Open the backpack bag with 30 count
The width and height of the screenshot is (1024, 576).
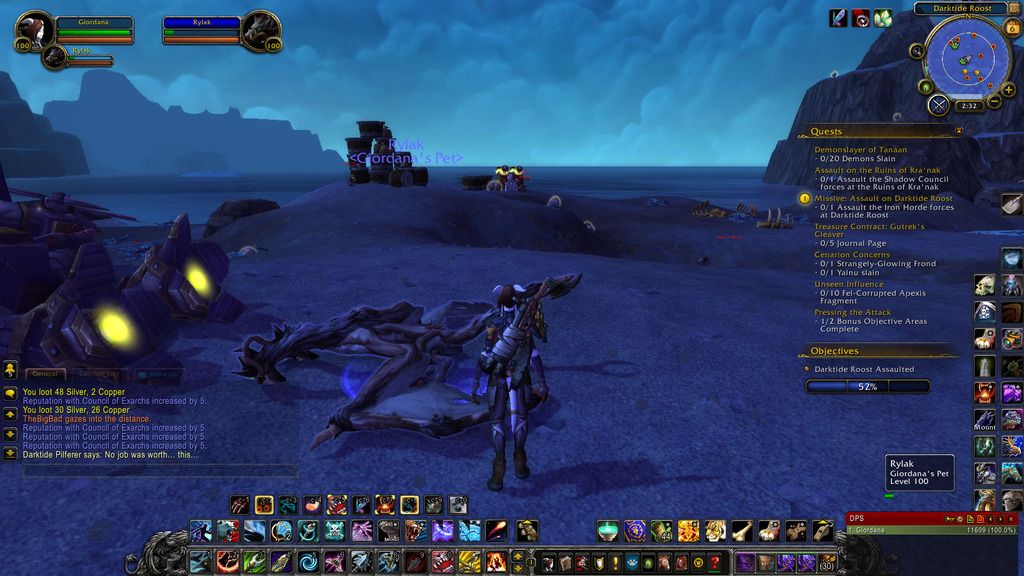click(x=827, y=562)
